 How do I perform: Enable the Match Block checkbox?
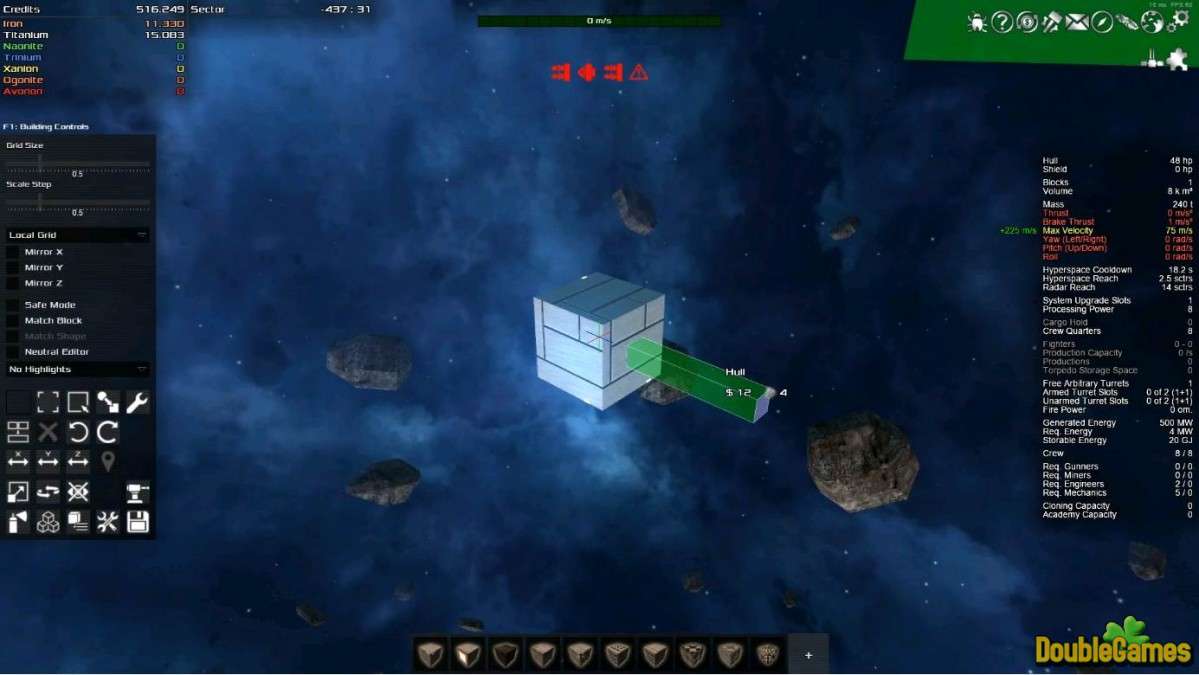(x=13, y=321)
